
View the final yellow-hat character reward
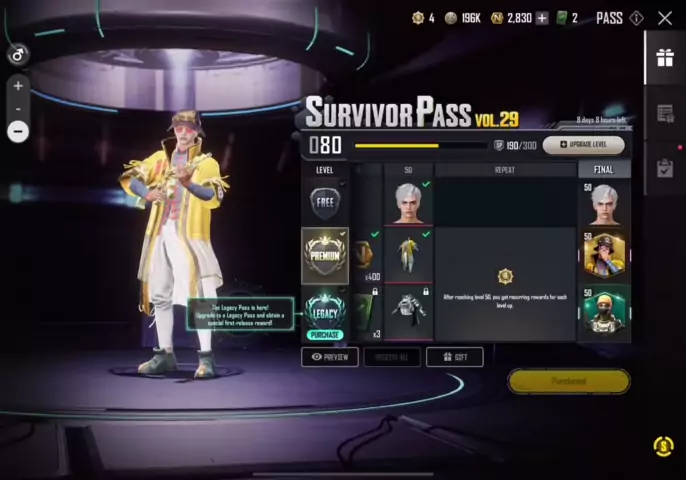[605, 256]
